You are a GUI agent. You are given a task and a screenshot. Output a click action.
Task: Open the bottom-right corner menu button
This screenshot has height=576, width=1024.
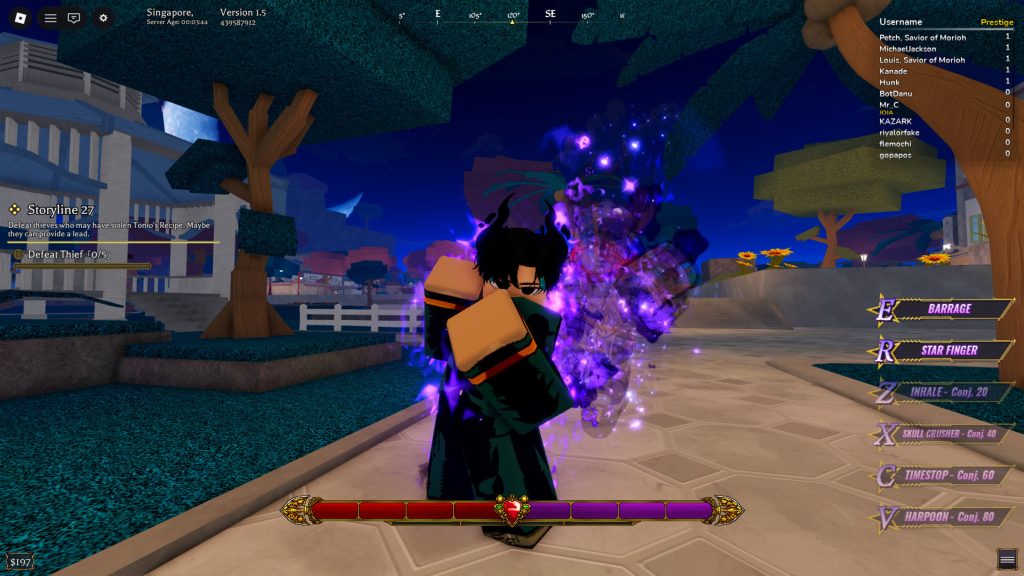[x=1007, y=559]
